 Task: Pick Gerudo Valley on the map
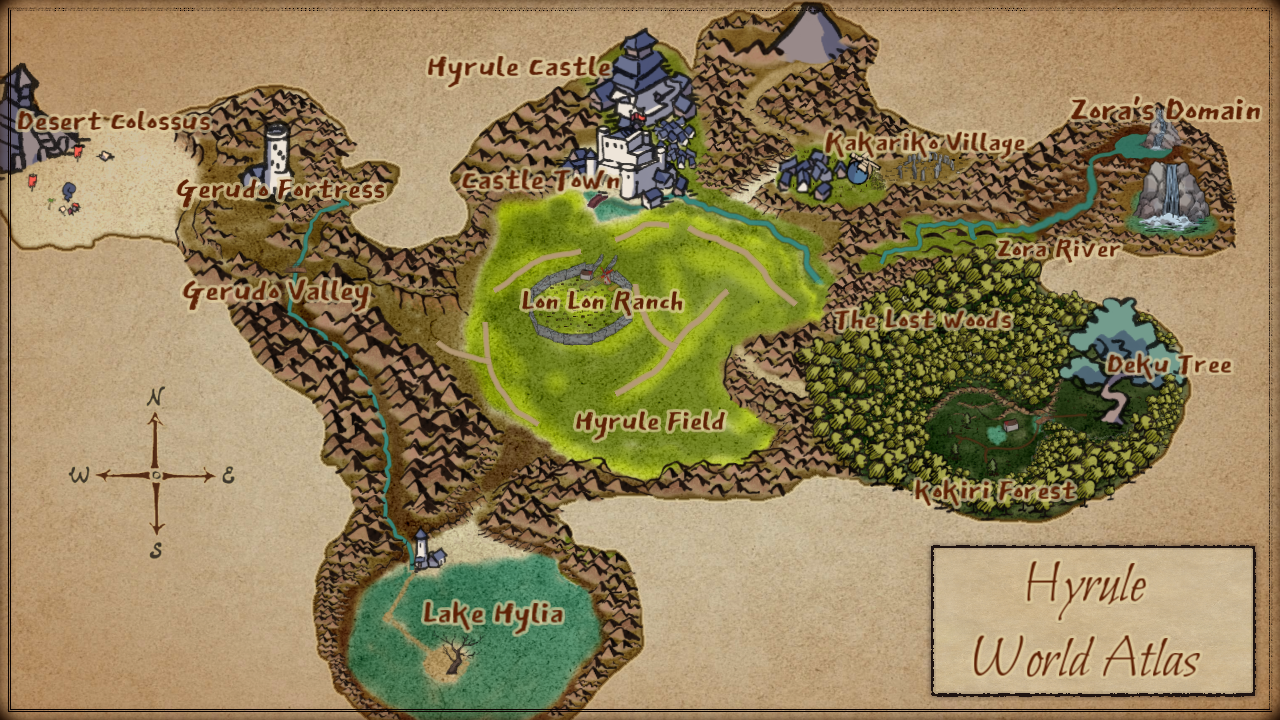pyautogui.click(x=276, y=293)
